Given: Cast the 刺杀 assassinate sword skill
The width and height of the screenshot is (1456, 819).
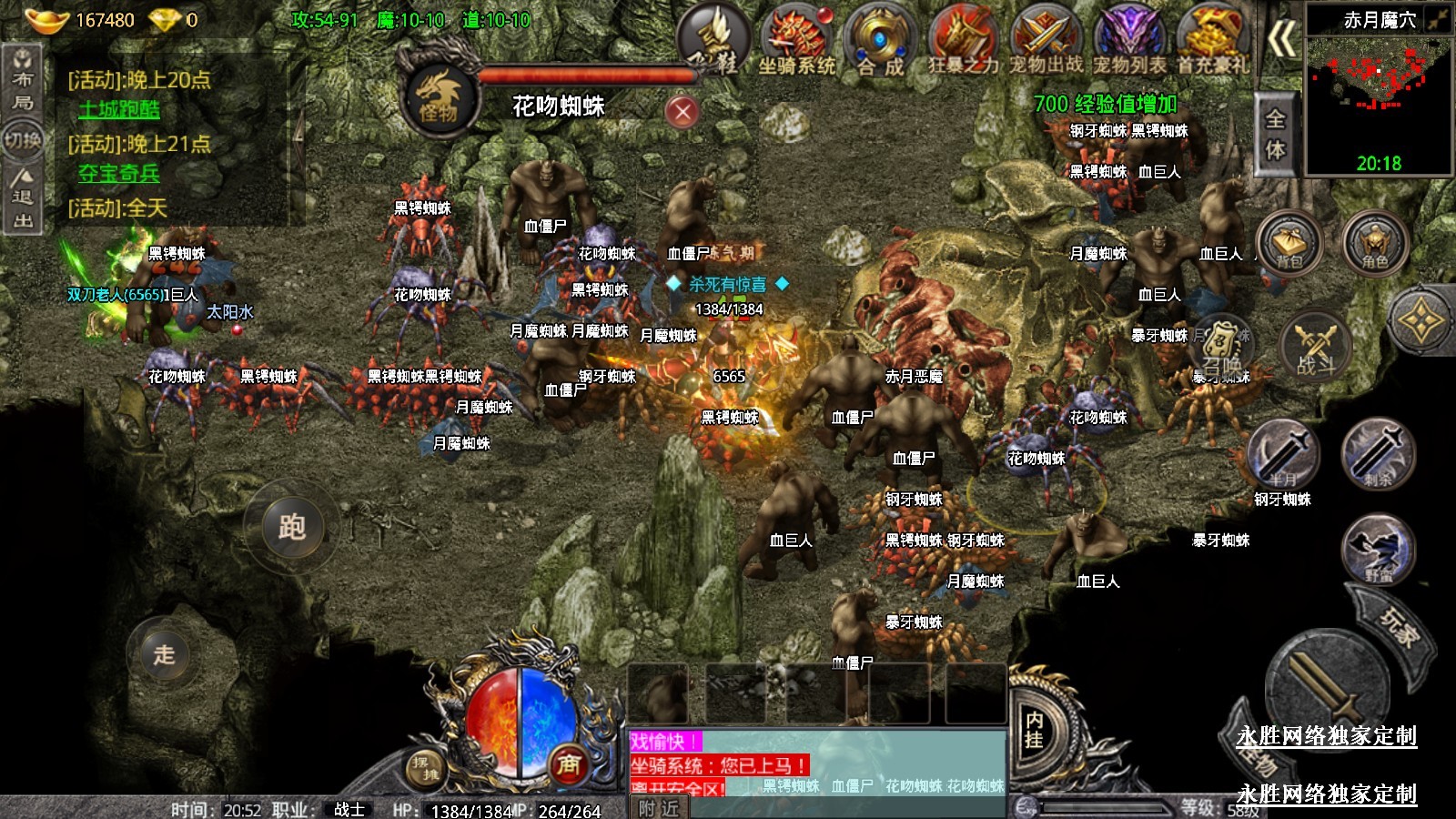Looking at the screenshot, I should pyautogui.click(x=1378, y=454).
